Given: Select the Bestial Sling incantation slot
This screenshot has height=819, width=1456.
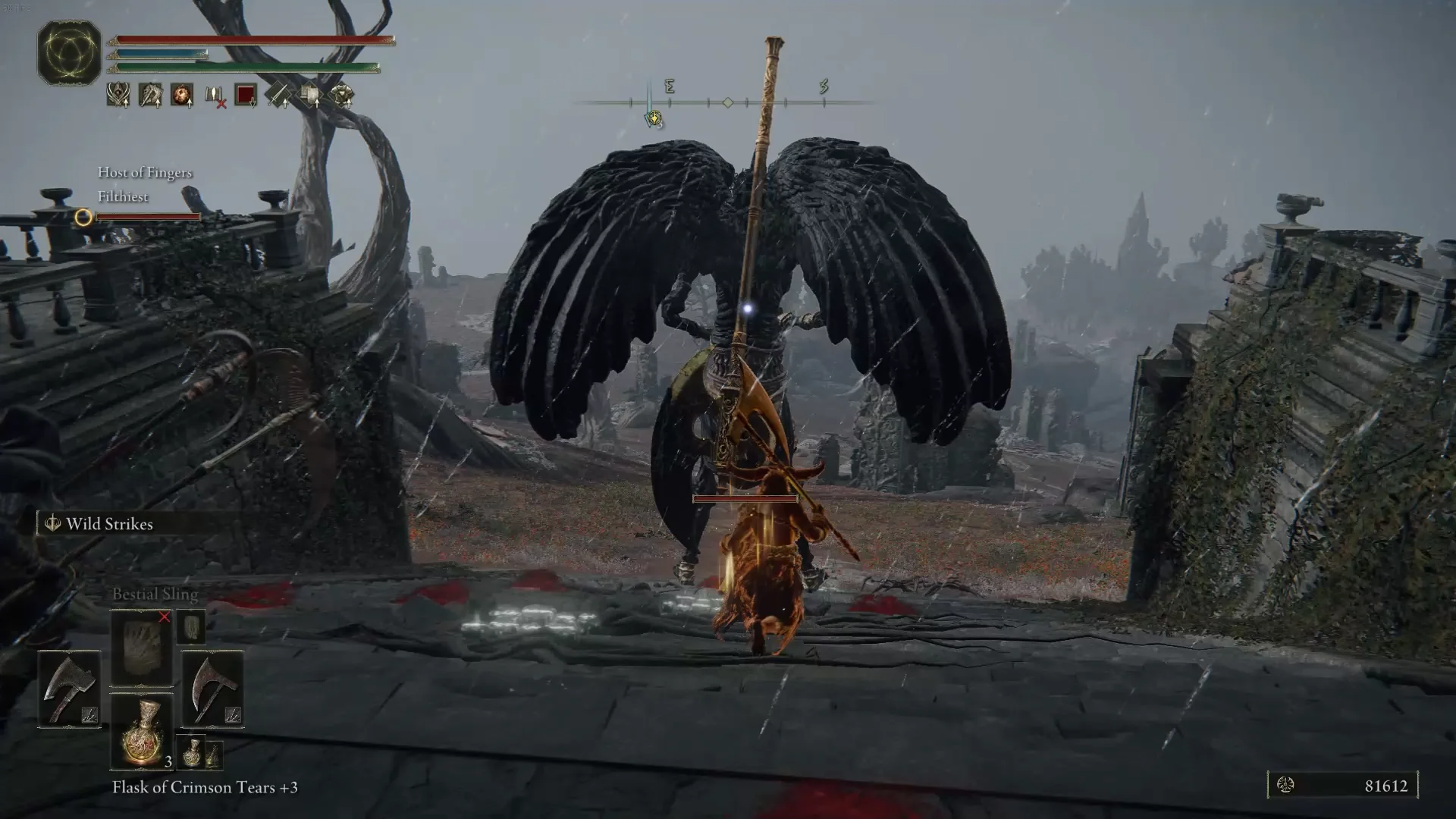Looking at the screenshot, I should coord(140,645).
